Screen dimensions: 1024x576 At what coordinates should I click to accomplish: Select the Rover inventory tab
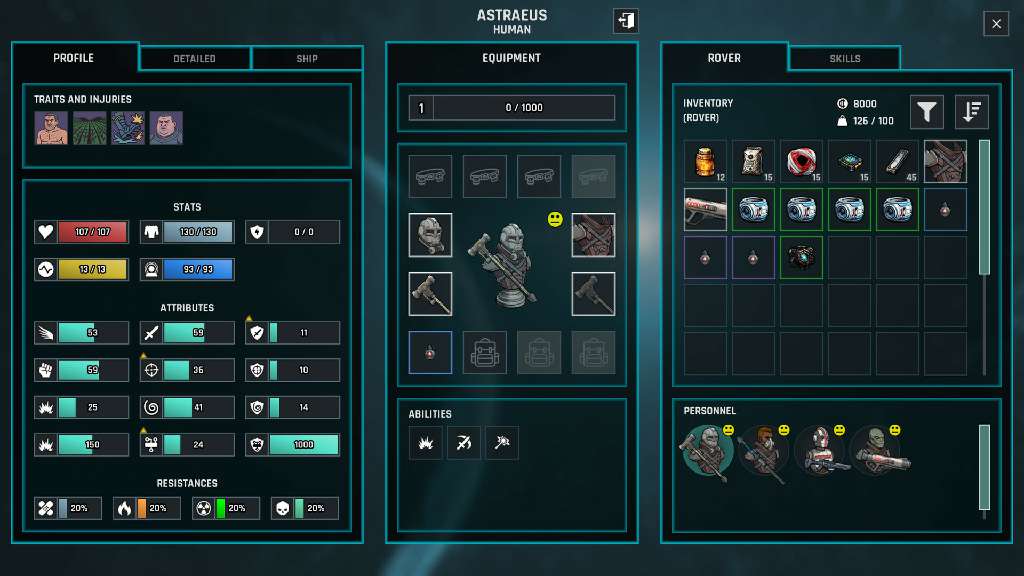(x=724, y=58)
